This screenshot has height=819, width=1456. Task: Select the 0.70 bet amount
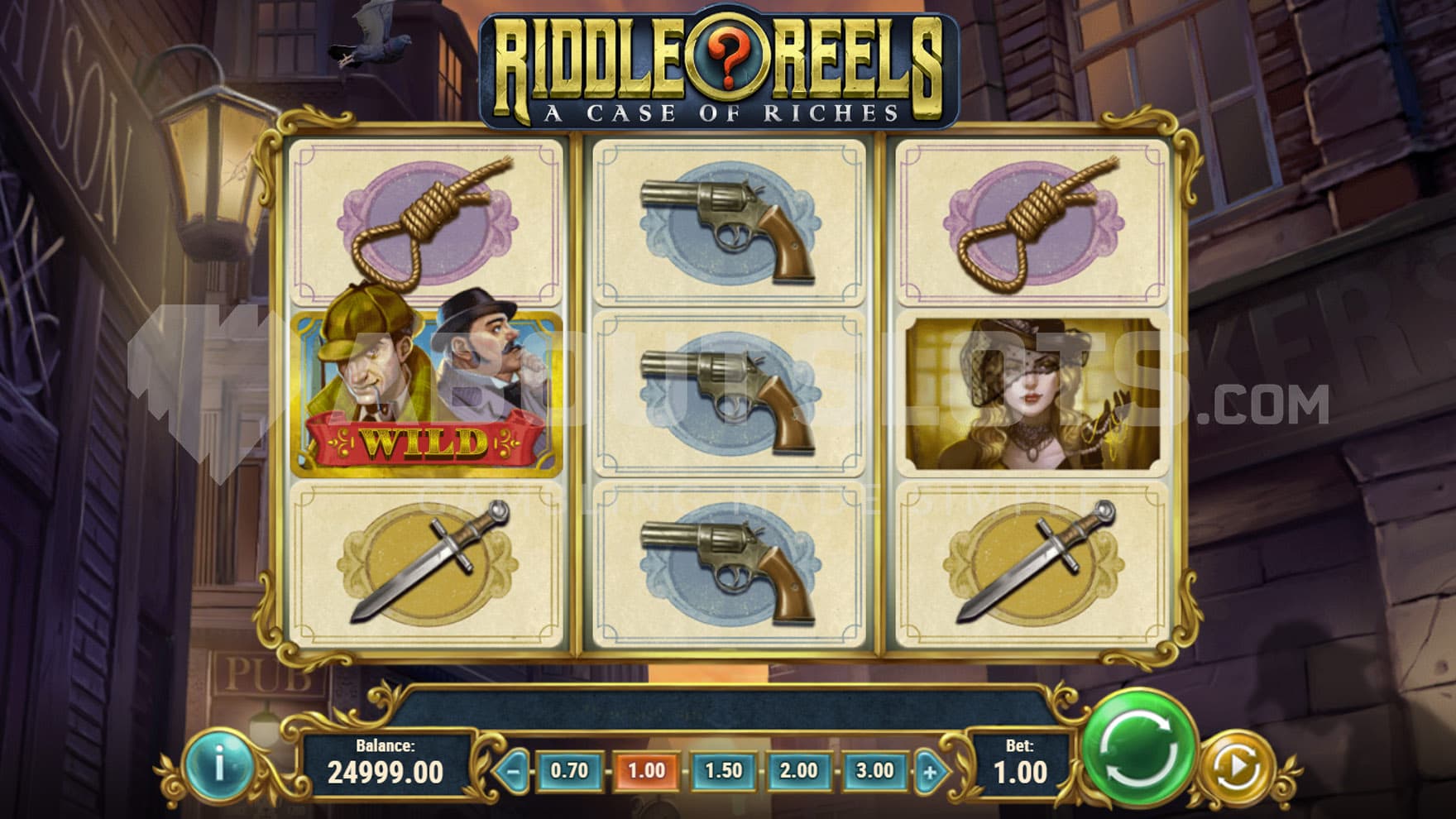(569, 771)
